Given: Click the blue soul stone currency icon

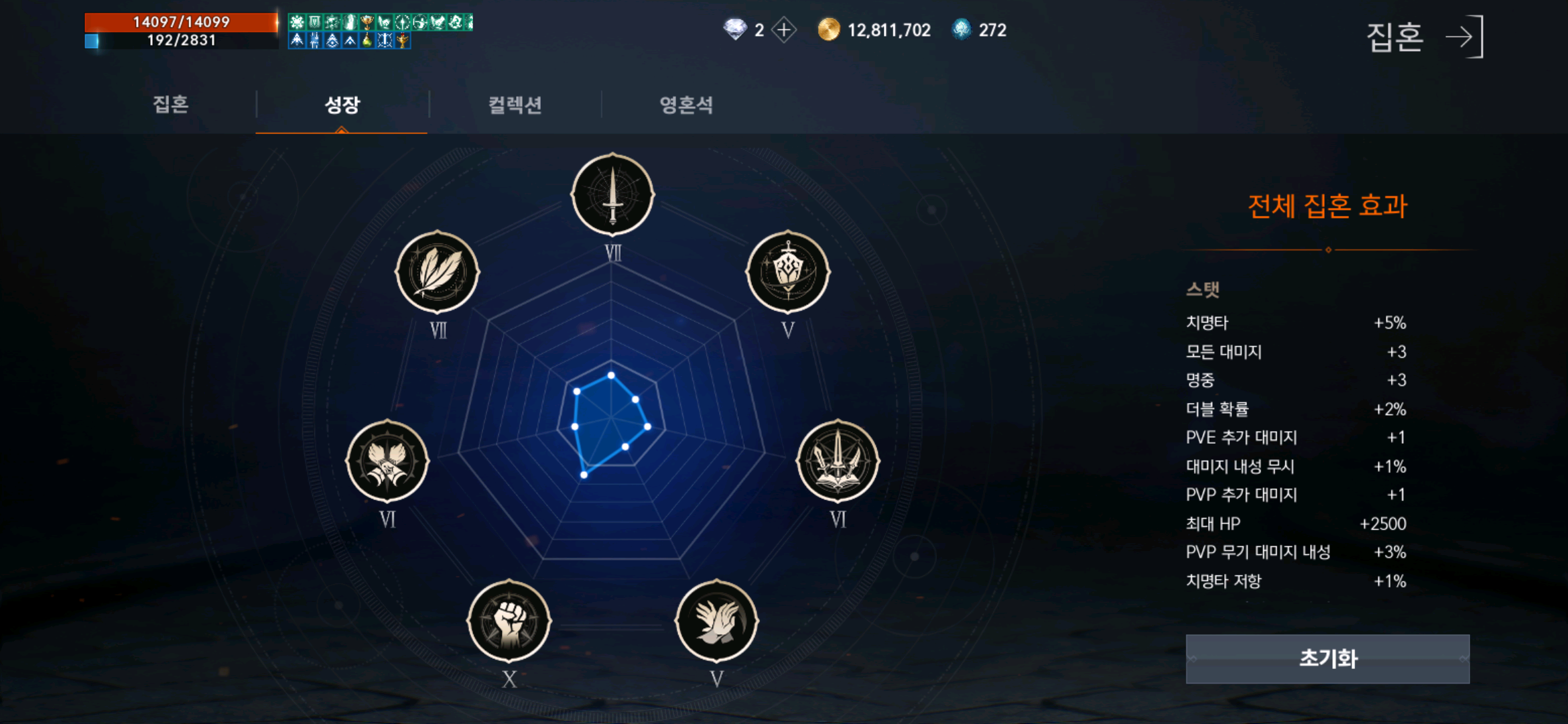Looking at the screenshot, I should (961, 29).
